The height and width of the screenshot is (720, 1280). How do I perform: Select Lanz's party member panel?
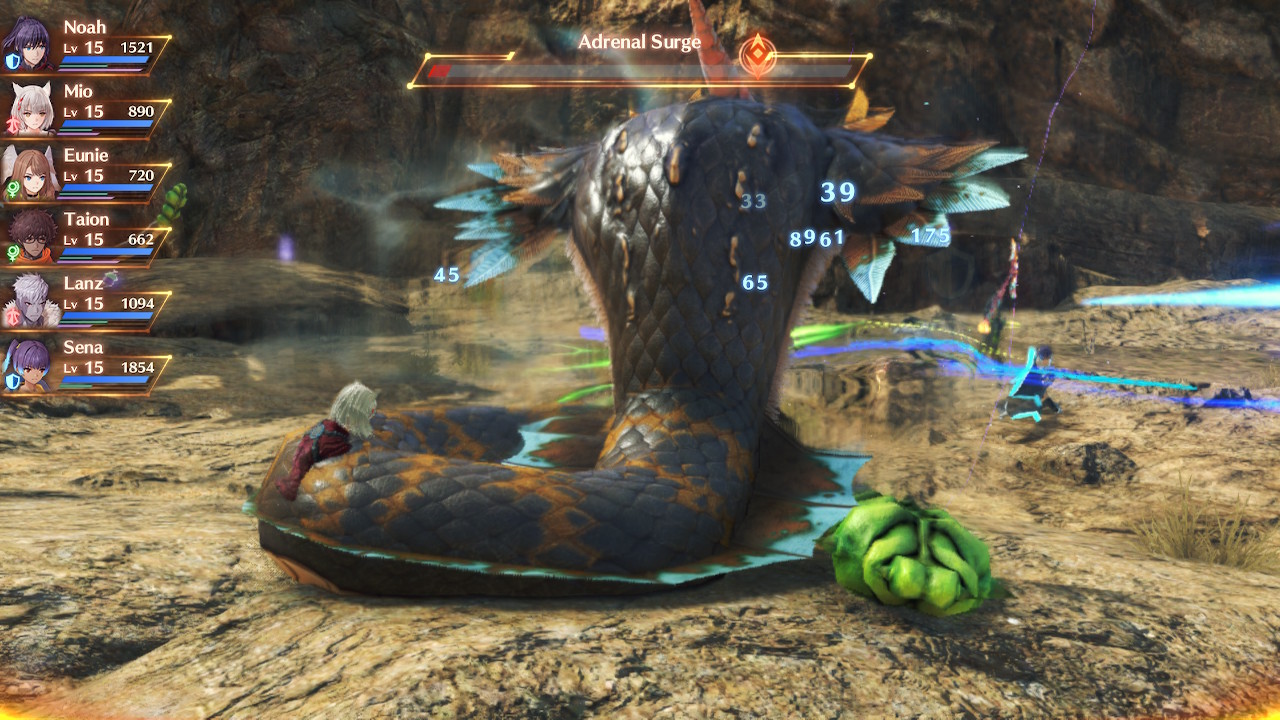click(88, 302)
